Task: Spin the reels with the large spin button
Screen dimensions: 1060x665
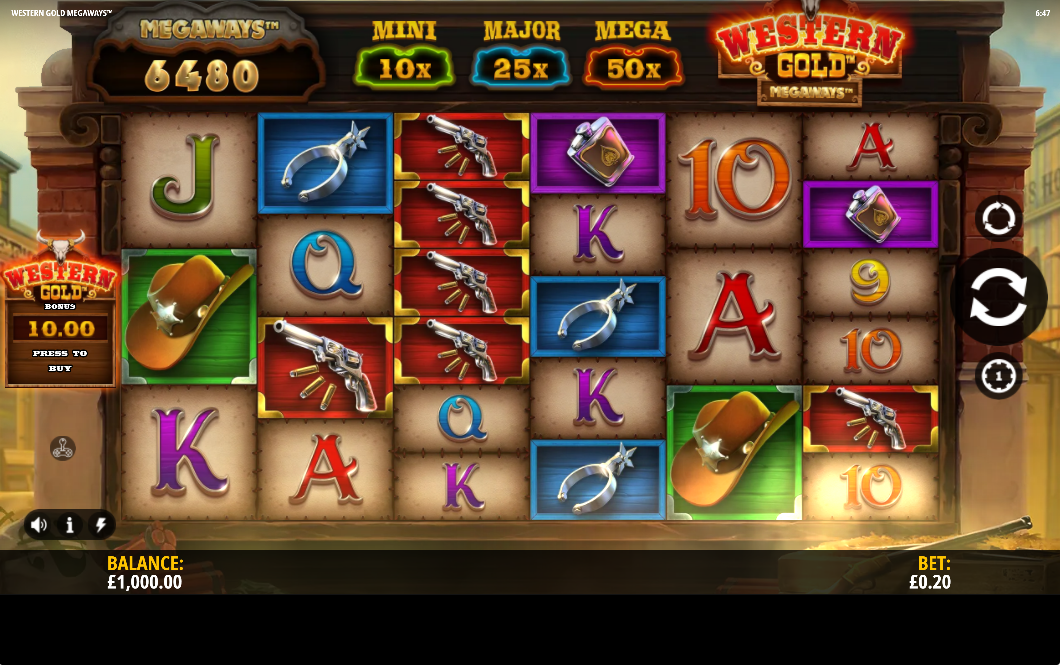Action: [998, 297]
